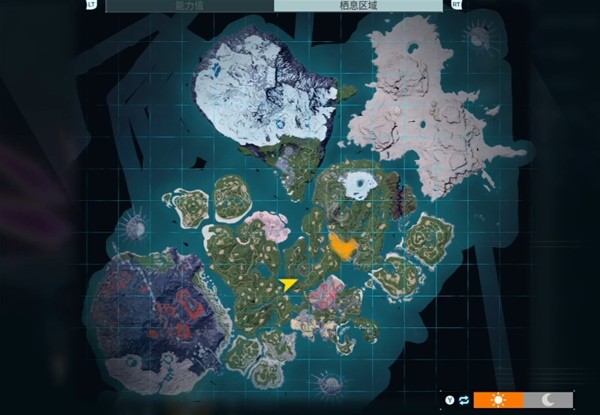
Task: Switch to the 能力值 tab
Action: (x=189, y=5)
